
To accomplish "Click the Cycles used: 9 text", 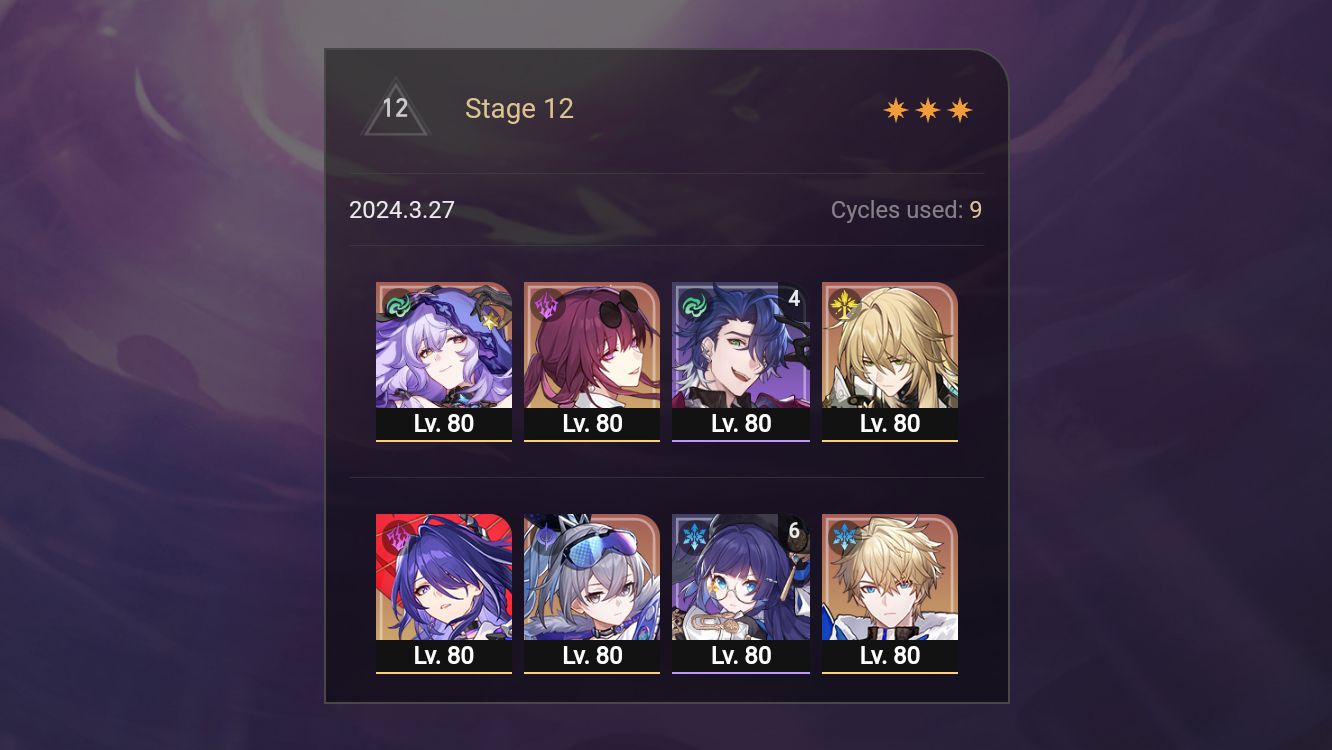I will [906, 210].
